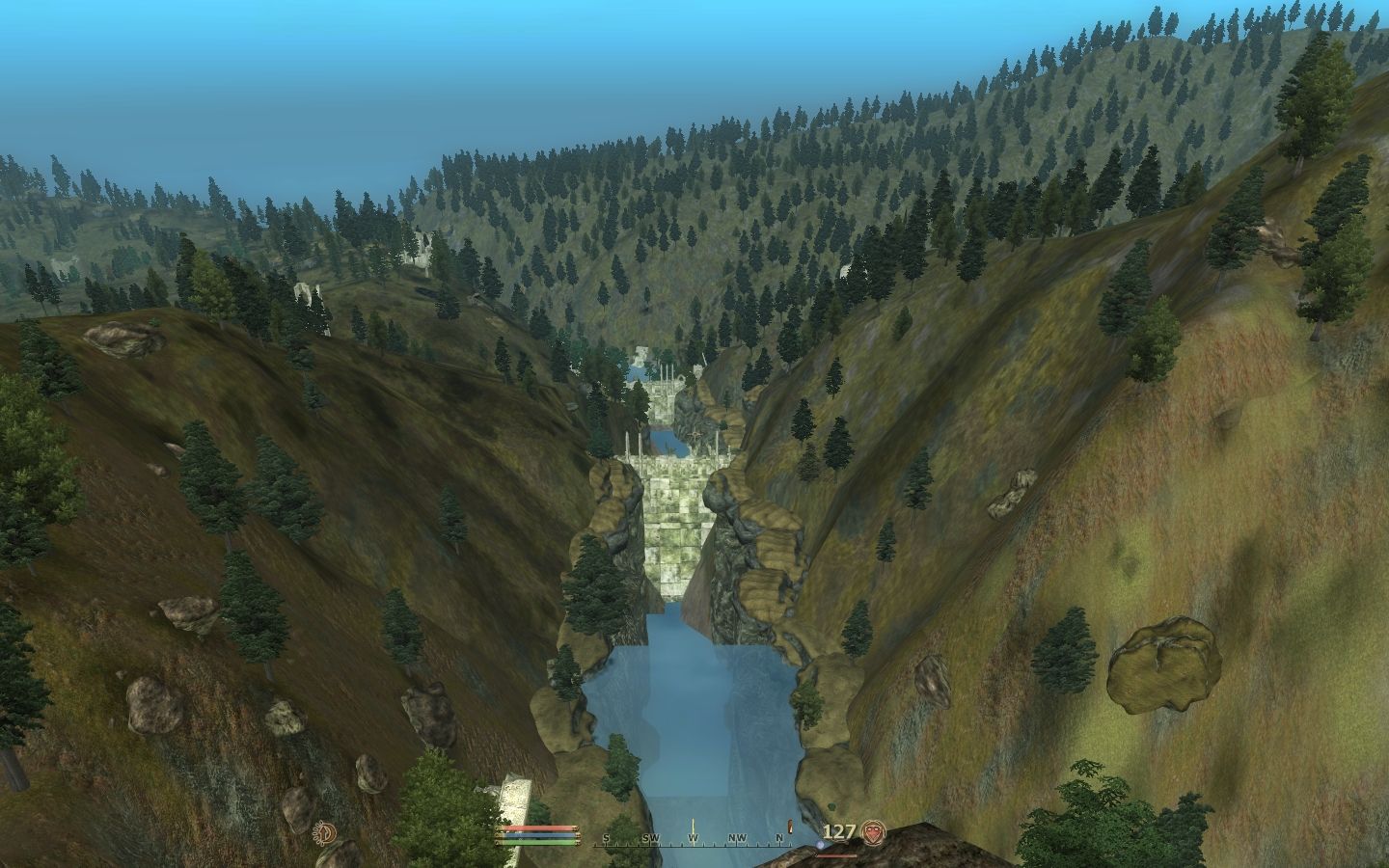This screenshot has width=1389, height=868.
Task: Click the N label on the compass
Action: pos(777,835)
